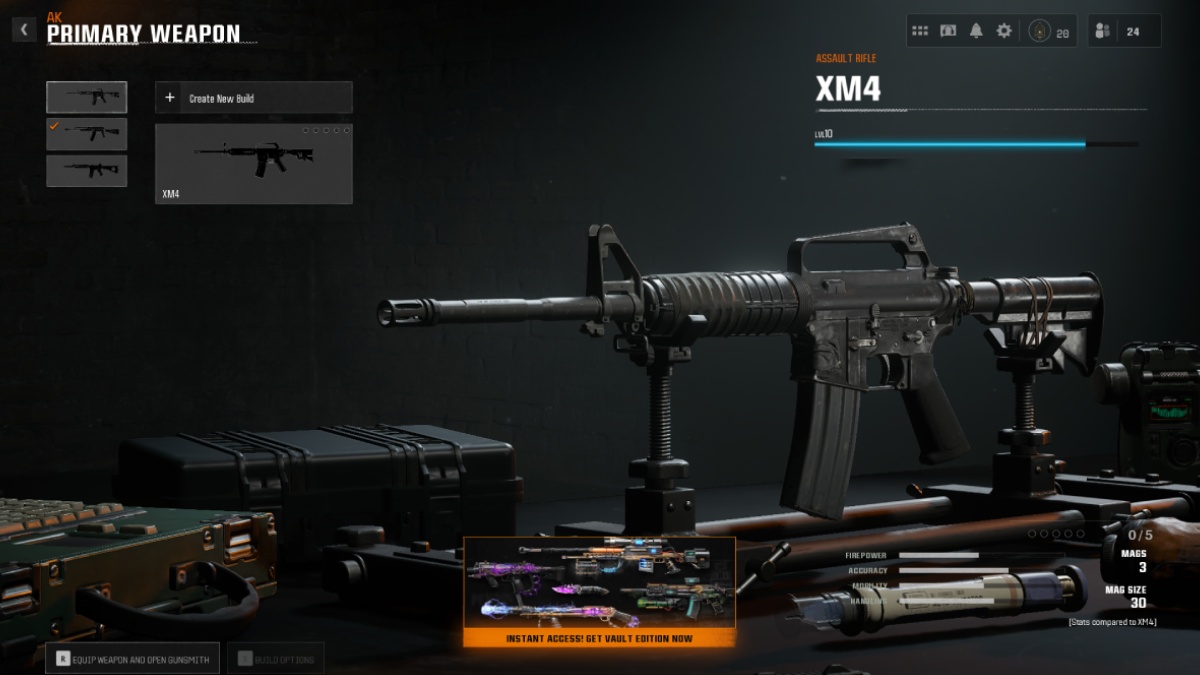Open settings with the gear icon
The height and width of the screenshot is (675, 1200).
pos(1004,31)
